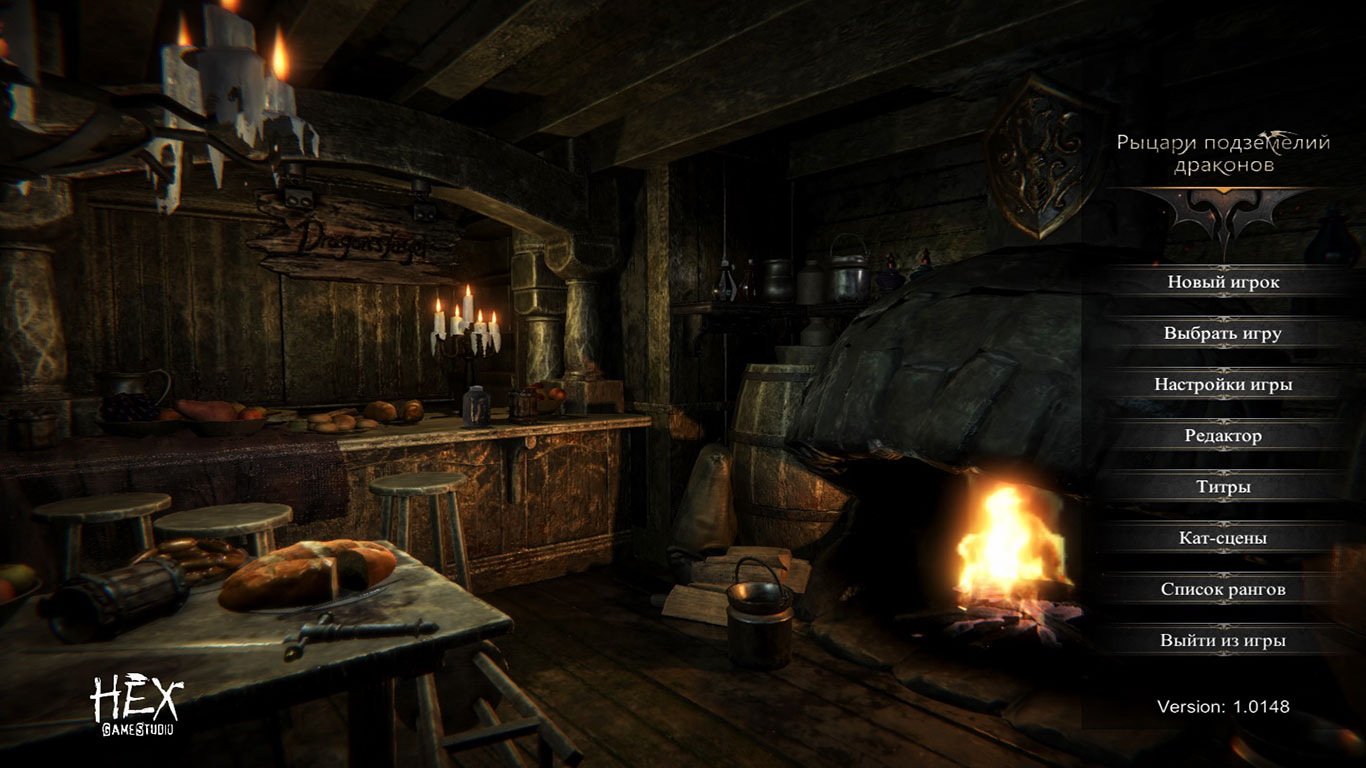View the Список рангов ranking list
The width and height of the screenshot is (1366, 768).
(x=1223, y=589)
